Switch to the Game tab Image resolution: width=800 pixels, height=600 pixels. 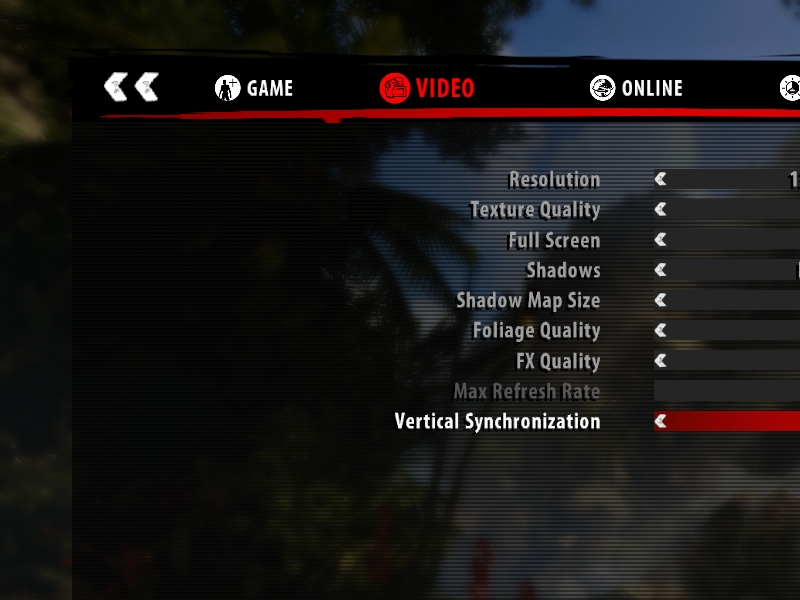click(254, 88)
